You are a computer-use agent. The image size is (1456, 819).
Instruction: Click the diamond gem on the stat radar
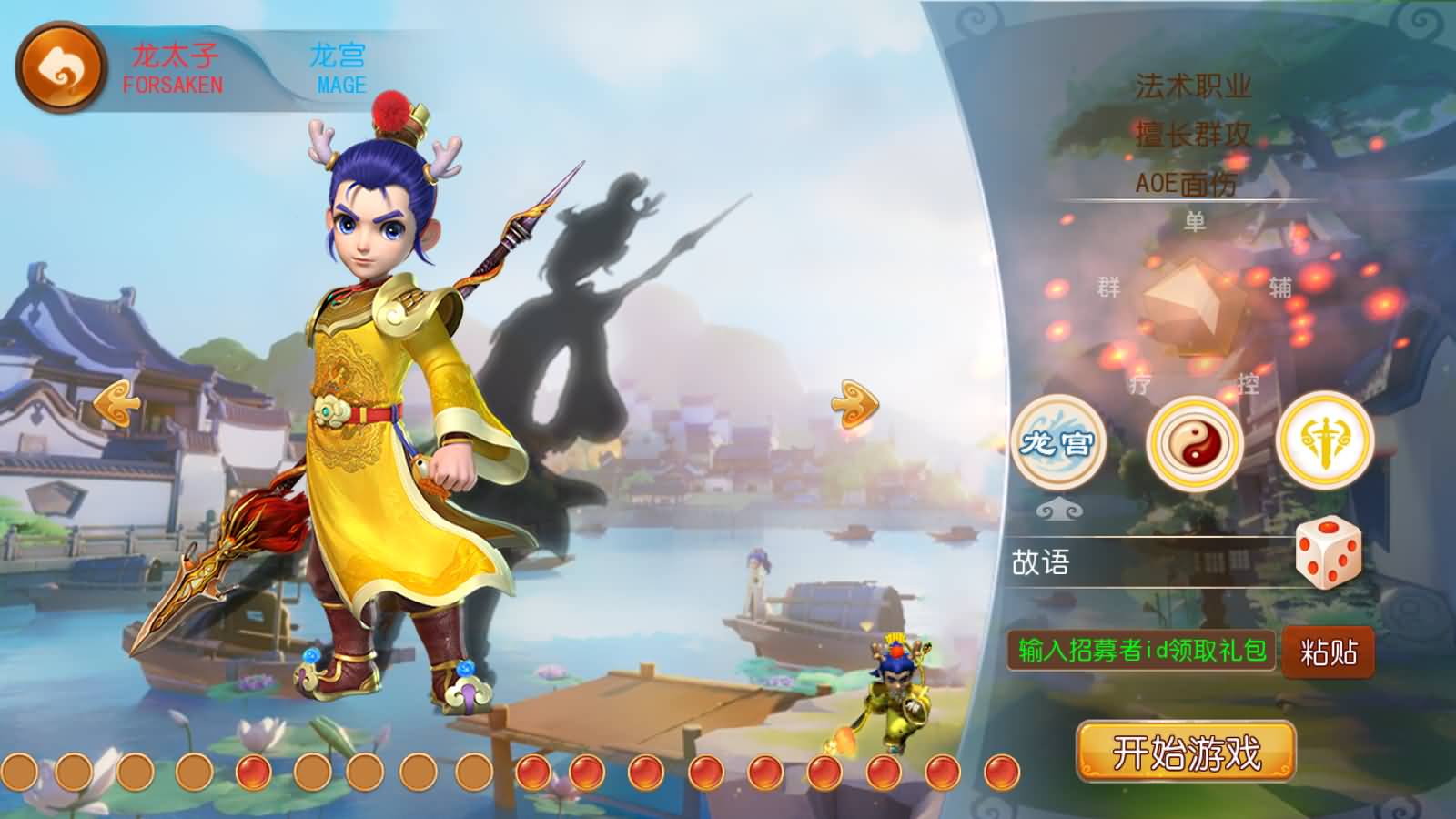(x=1188, y=302)
